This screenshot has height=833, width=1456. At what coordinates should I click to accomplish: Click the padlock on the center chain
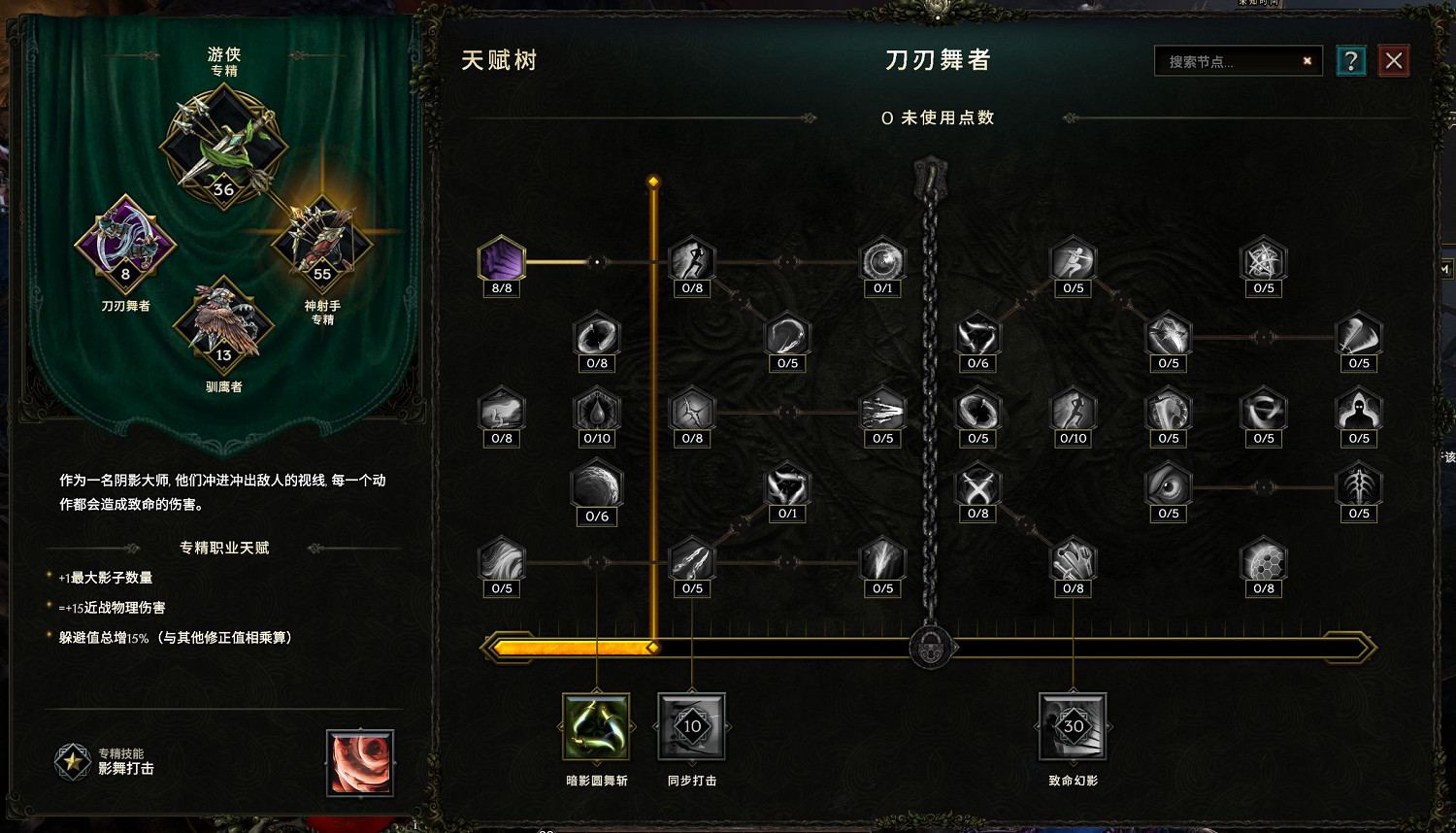929,645
